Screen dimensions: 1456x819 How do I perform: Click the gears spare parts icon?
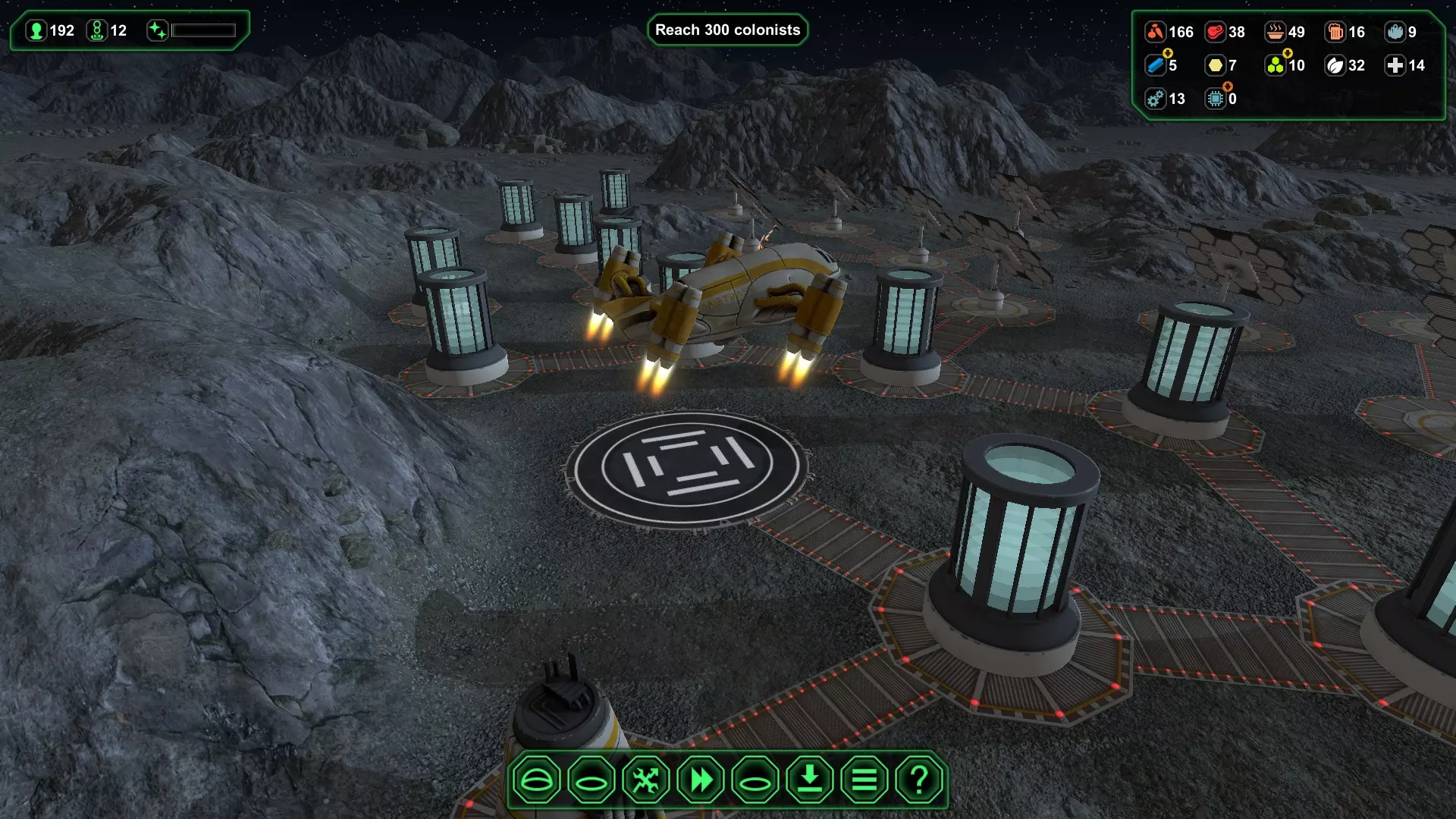coord(1154,99)
